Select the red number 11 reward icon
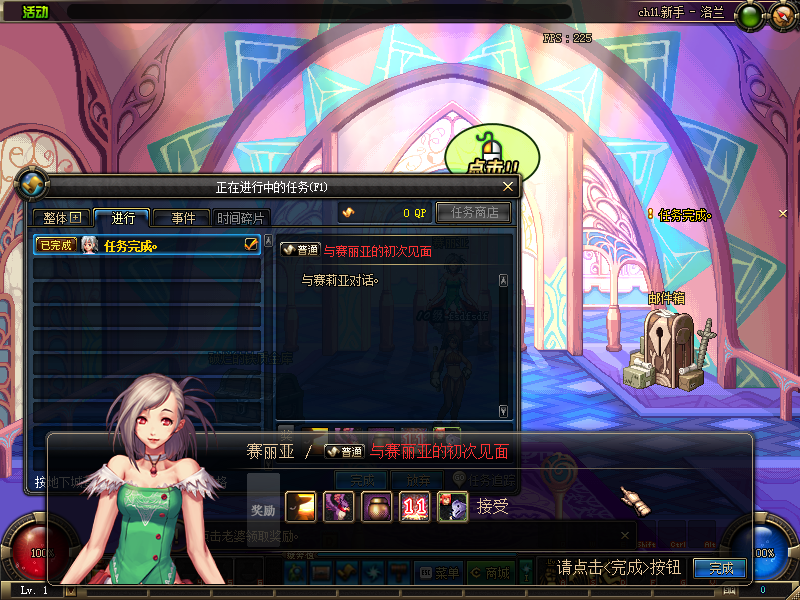Image resolution: width=800 pixels, height=600 pixels. pyautogui.click(x=415, y=507)
